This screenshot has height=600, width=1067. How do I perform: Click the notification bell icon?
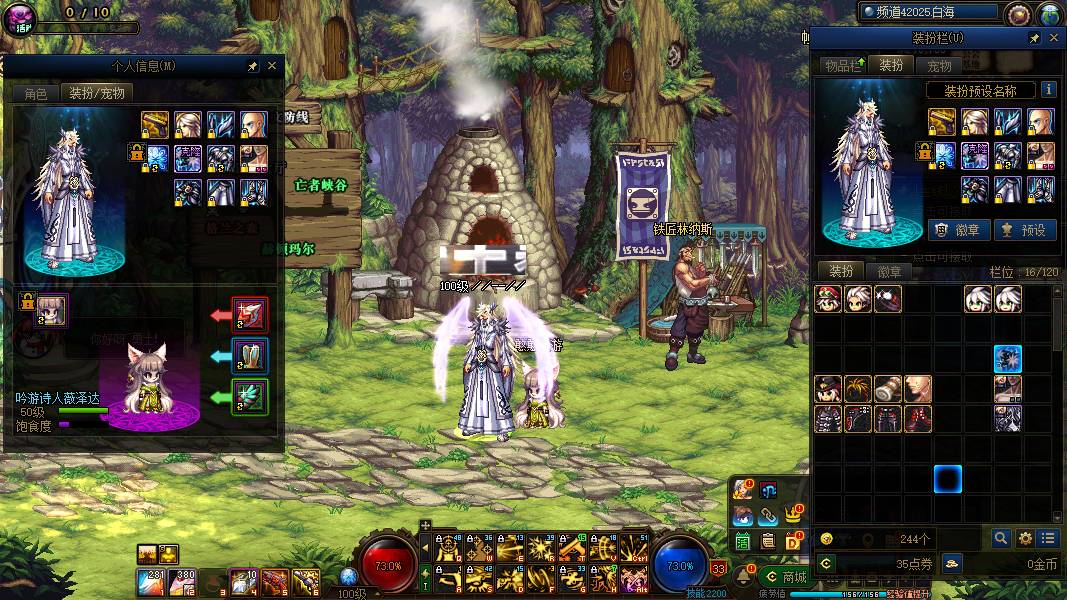click(x=743, y=577)
